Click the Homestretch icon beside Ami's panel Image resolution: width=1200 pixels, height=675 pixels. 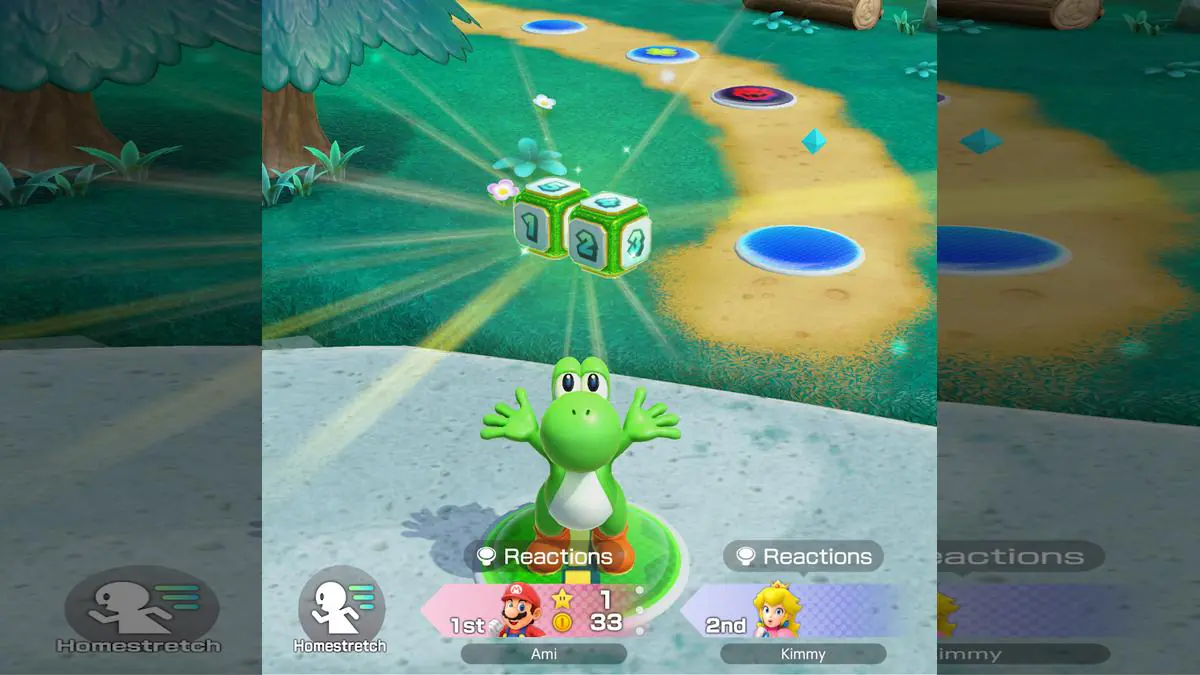click(x=341, y=608)
